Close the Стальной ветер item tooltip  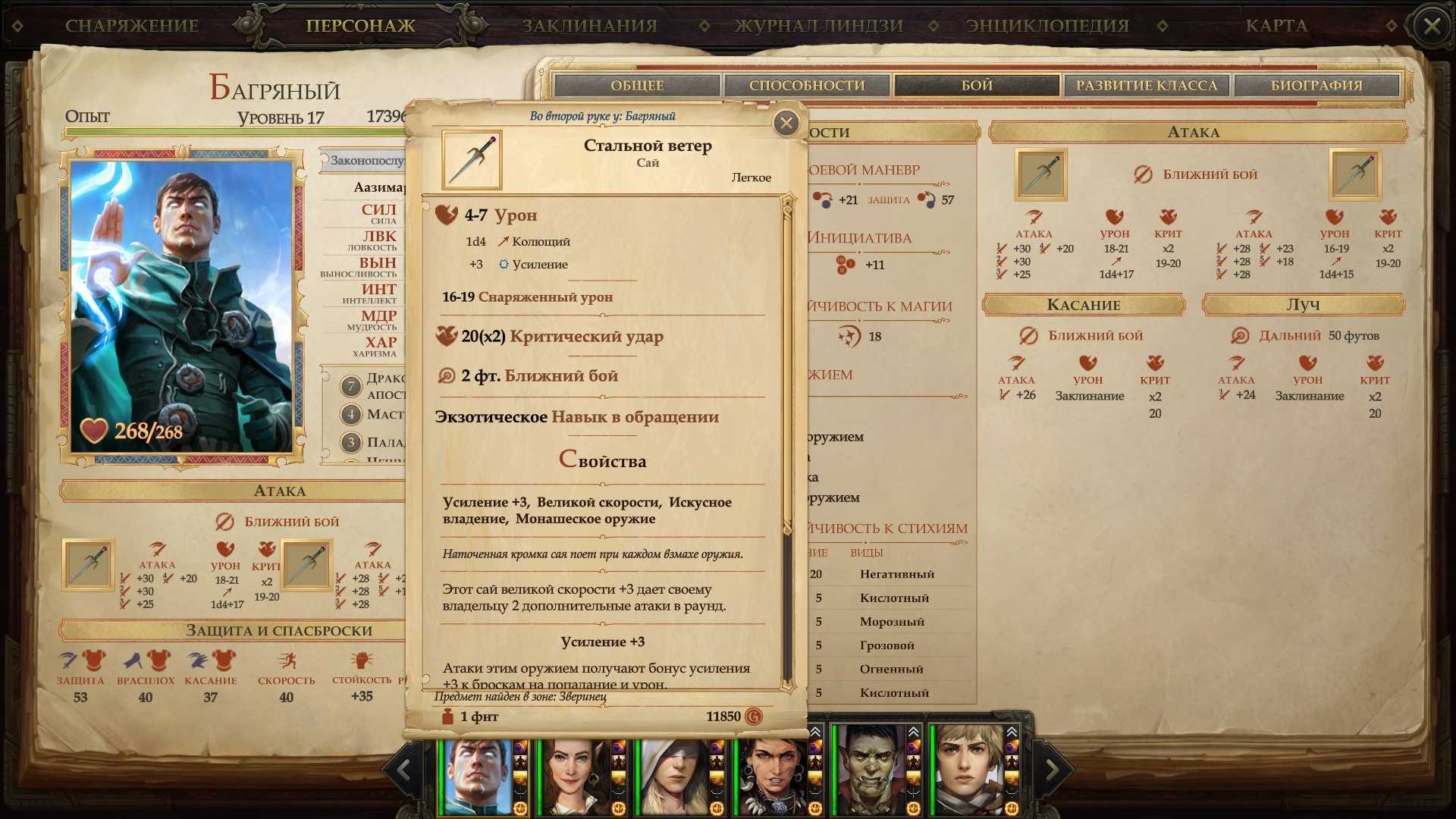coord(786,123)
